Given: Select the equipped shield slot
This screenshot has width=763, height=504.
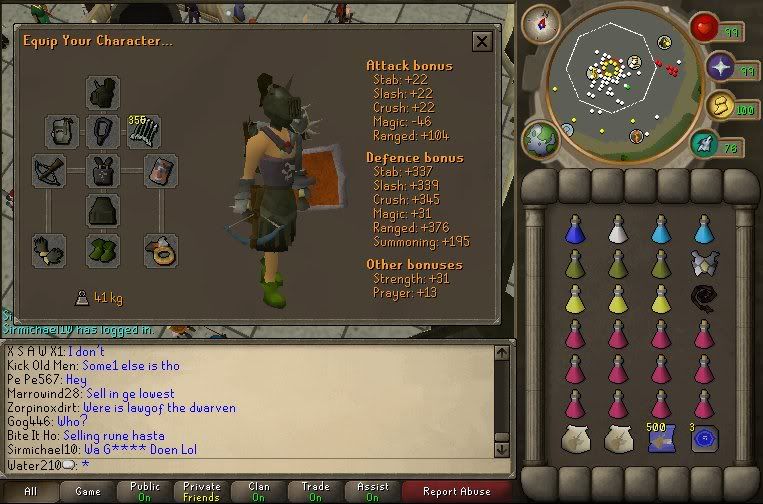Looking at the screenshot, I should click(160, 171).
